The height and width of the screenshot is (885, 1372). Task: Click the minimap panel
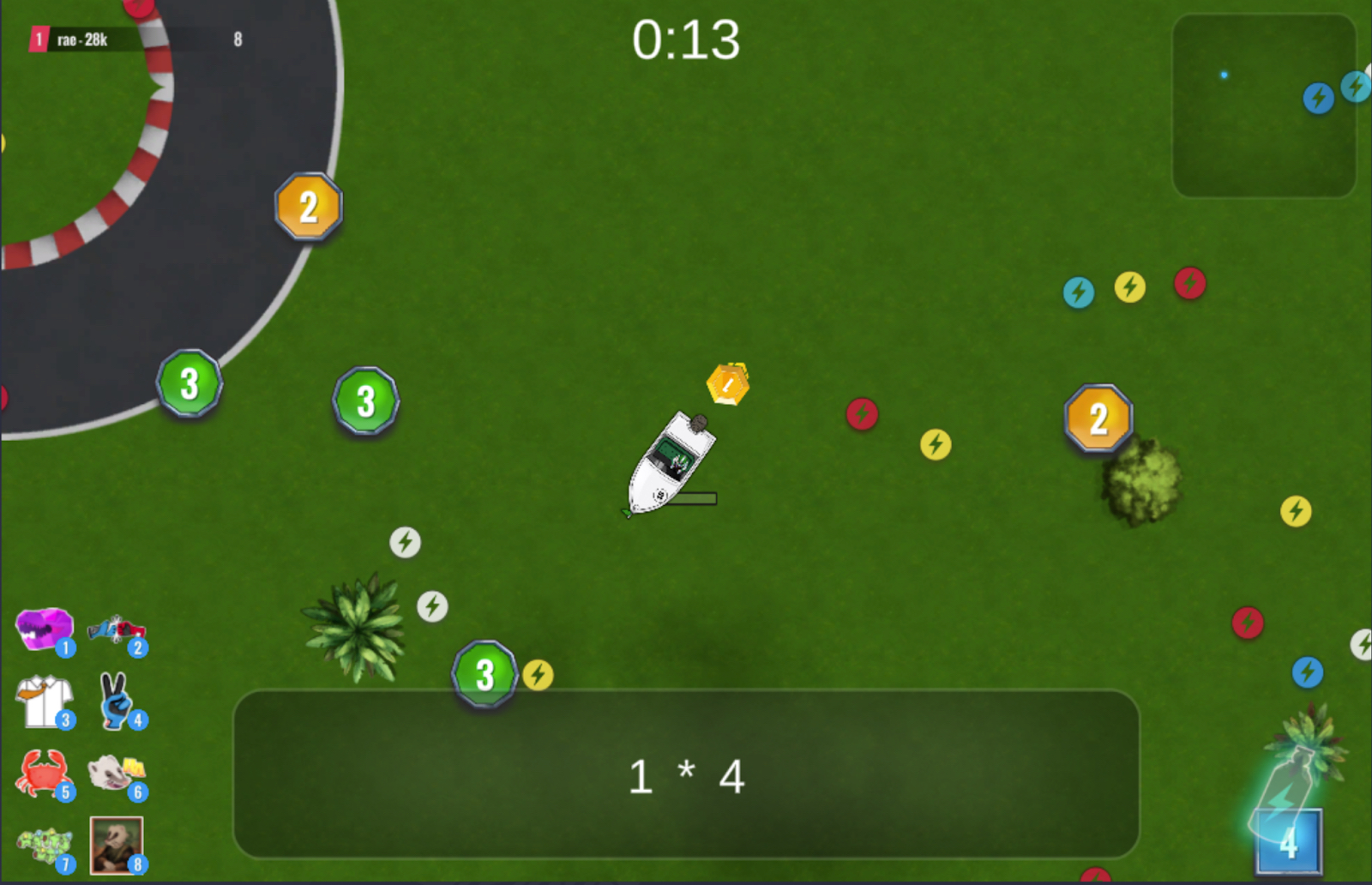[x=1263, y=106]
